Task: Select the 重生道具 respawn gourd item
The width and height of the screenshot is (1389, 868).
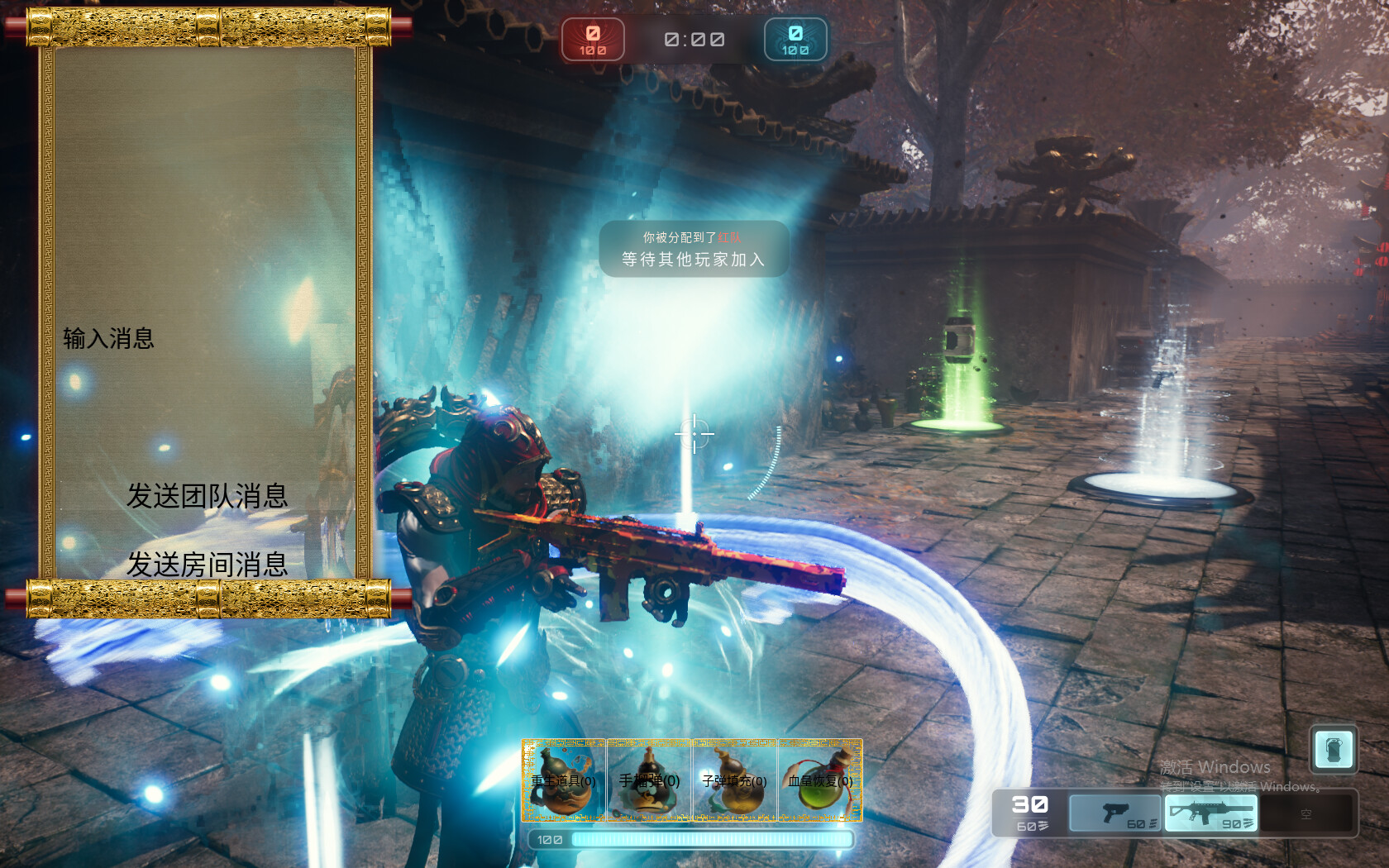Action: (565, 781)
